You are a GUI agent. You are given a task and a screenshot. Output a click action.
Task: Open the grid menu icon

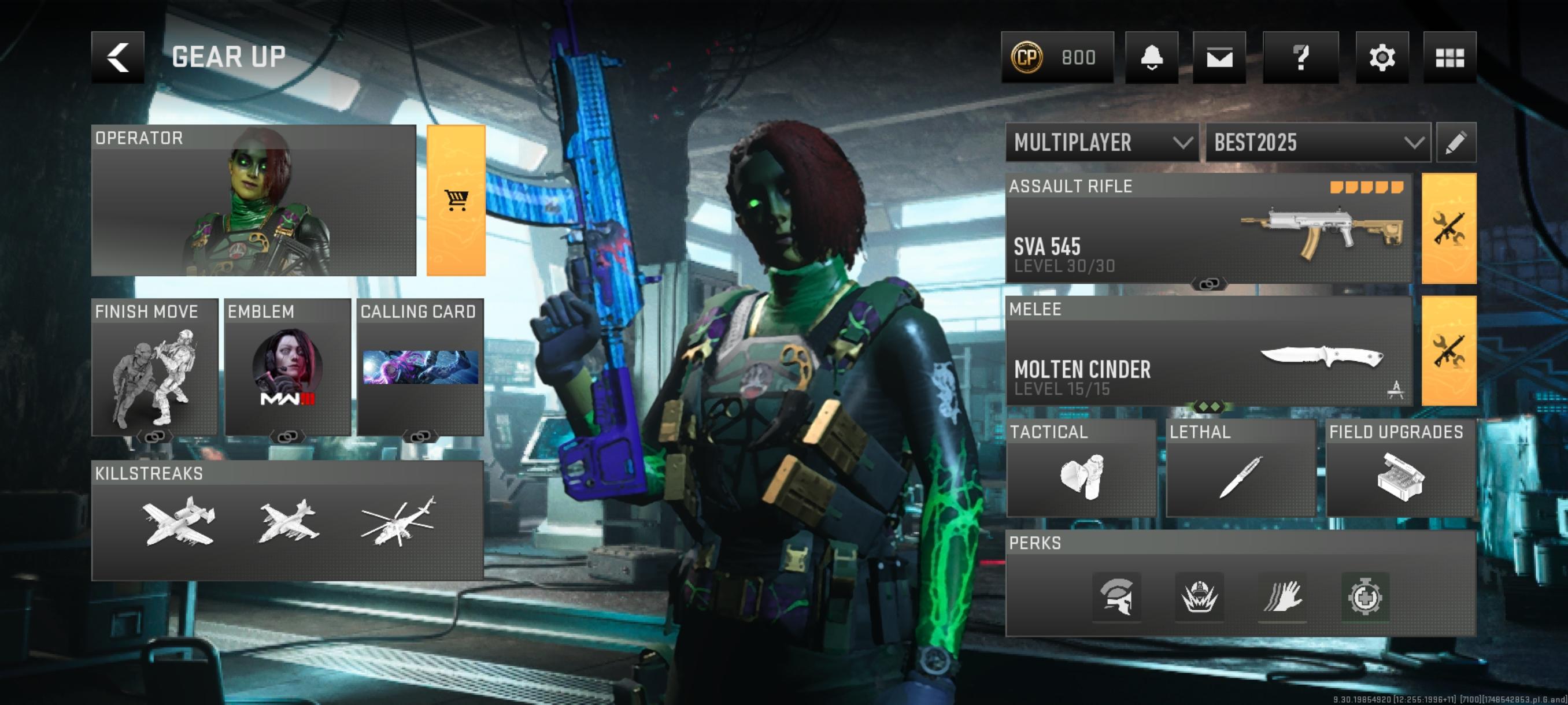[1449, 57]
